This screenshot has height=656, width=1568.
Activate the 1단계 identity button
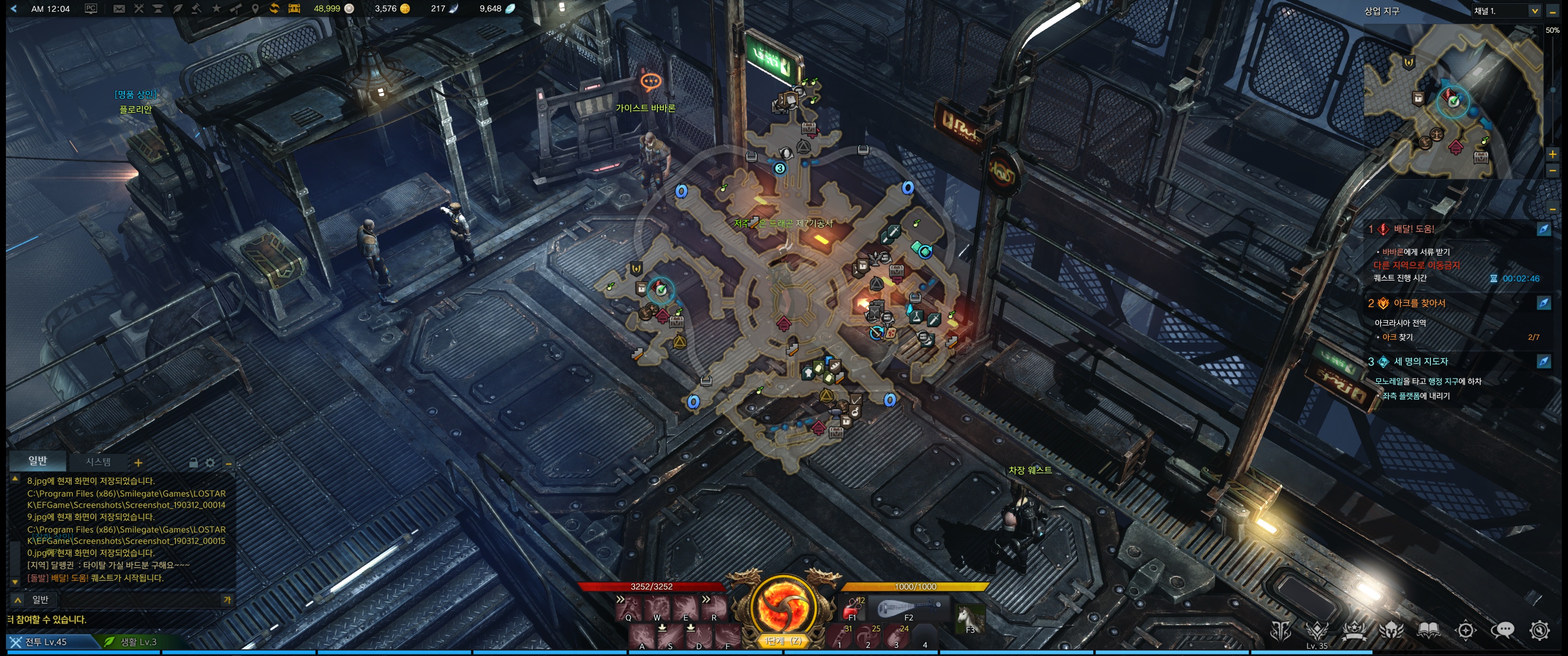click(x=783, y=609)
